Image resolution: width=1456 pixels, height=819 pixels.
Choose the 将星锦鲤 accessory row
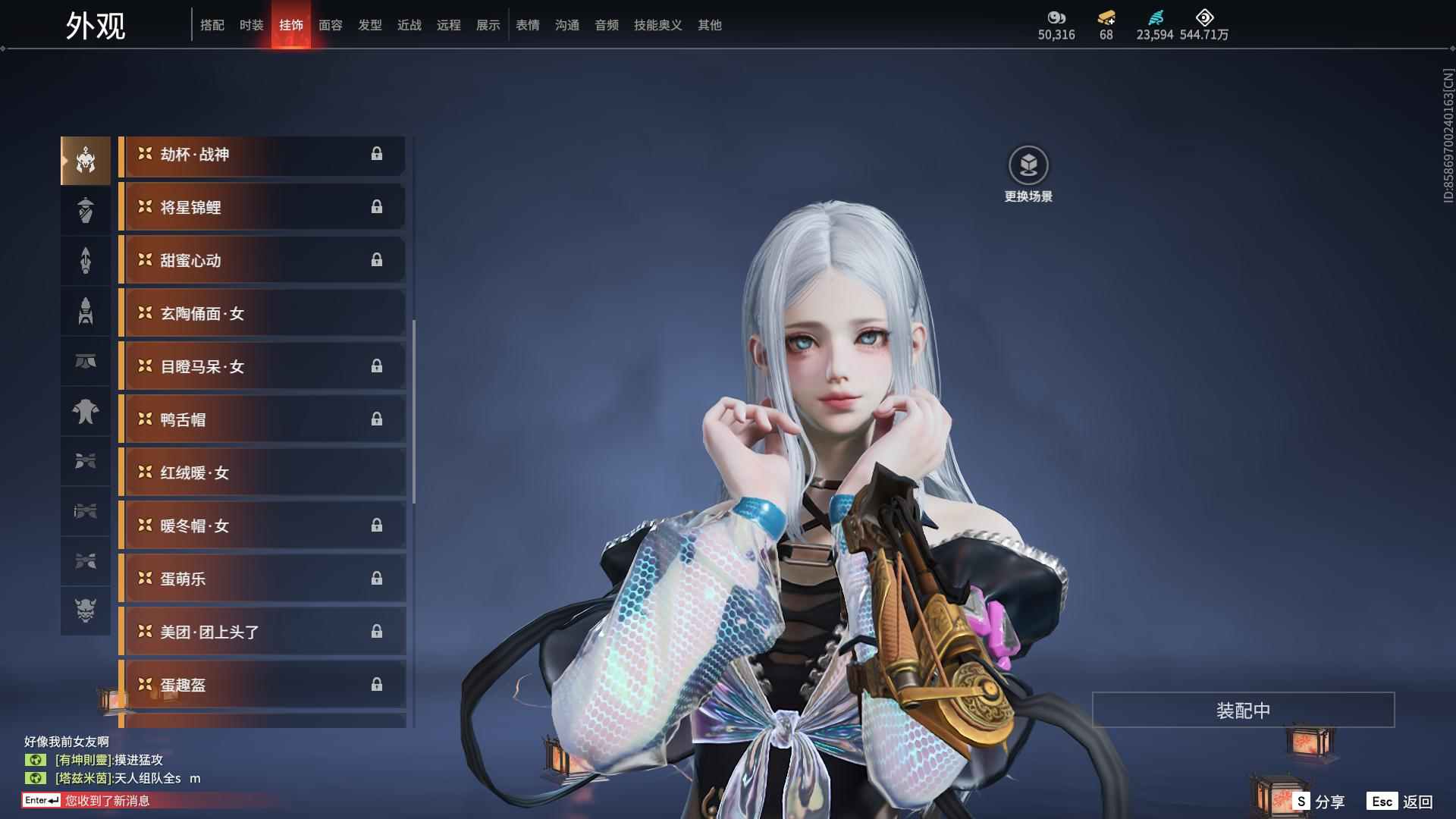(x=262, y=208)
